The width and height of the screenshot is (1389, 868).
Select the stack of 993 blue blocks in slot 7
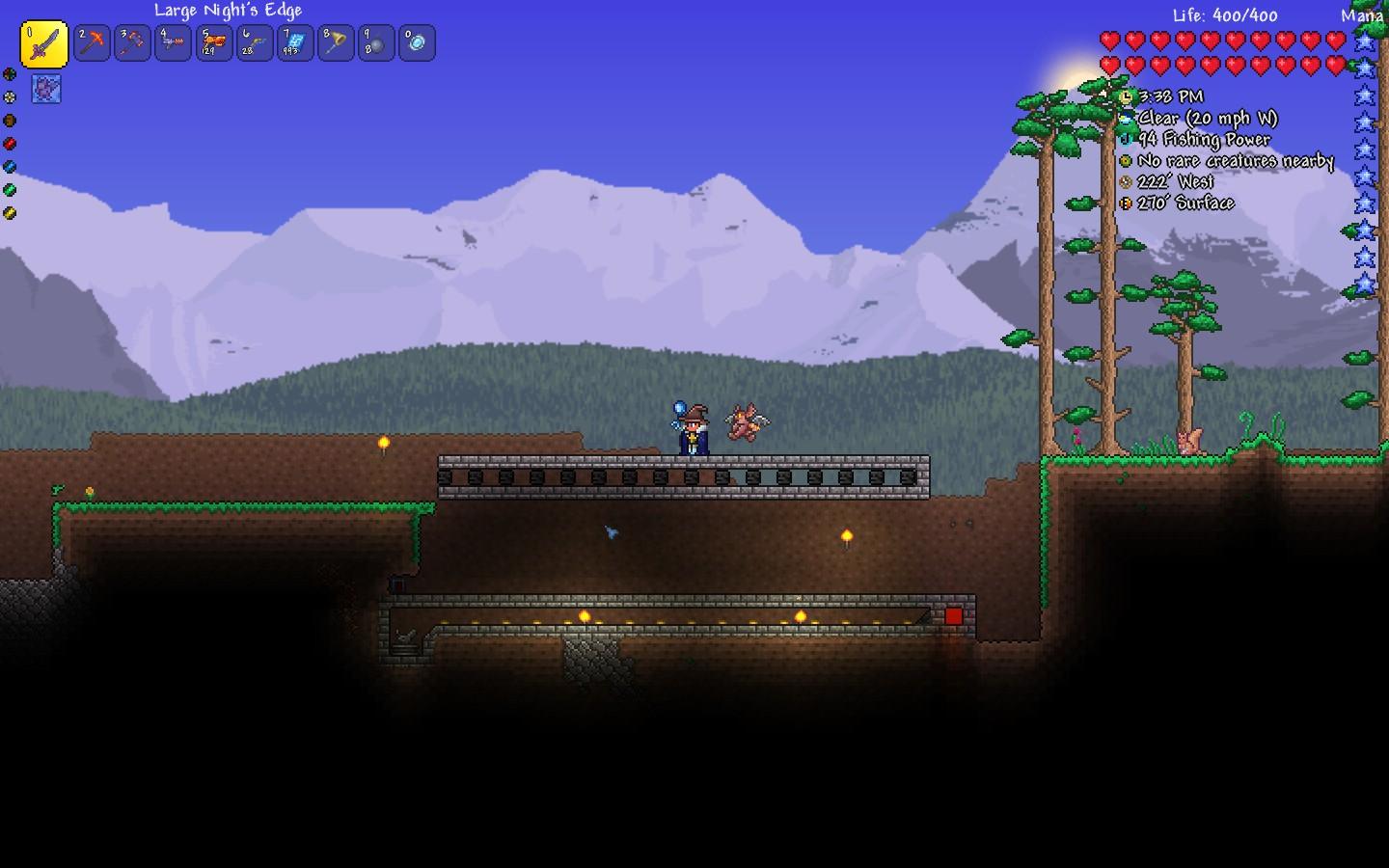(294, 42)
